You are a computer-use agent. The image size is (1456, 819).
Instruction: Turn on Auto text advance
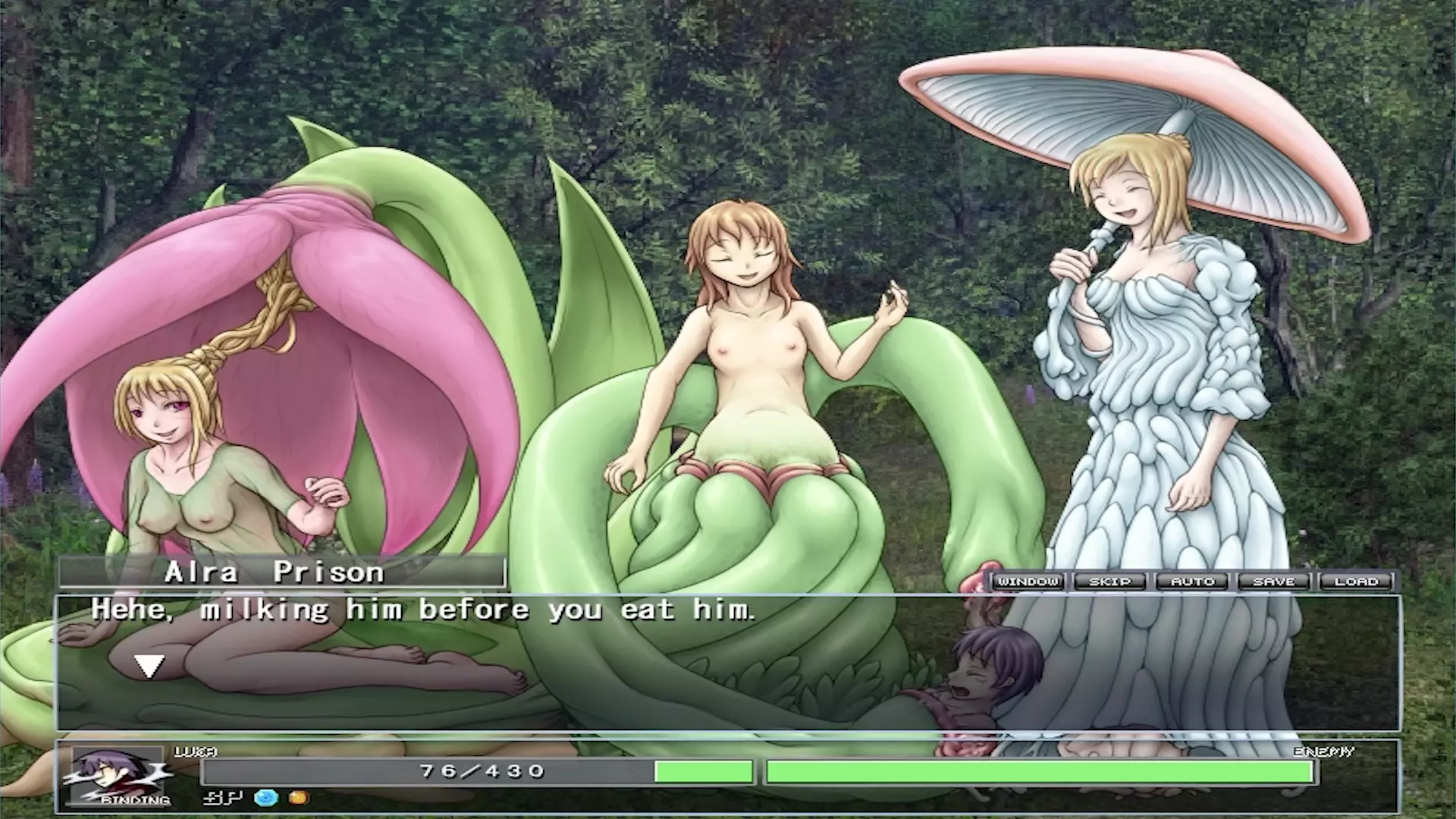(1193, 582)
